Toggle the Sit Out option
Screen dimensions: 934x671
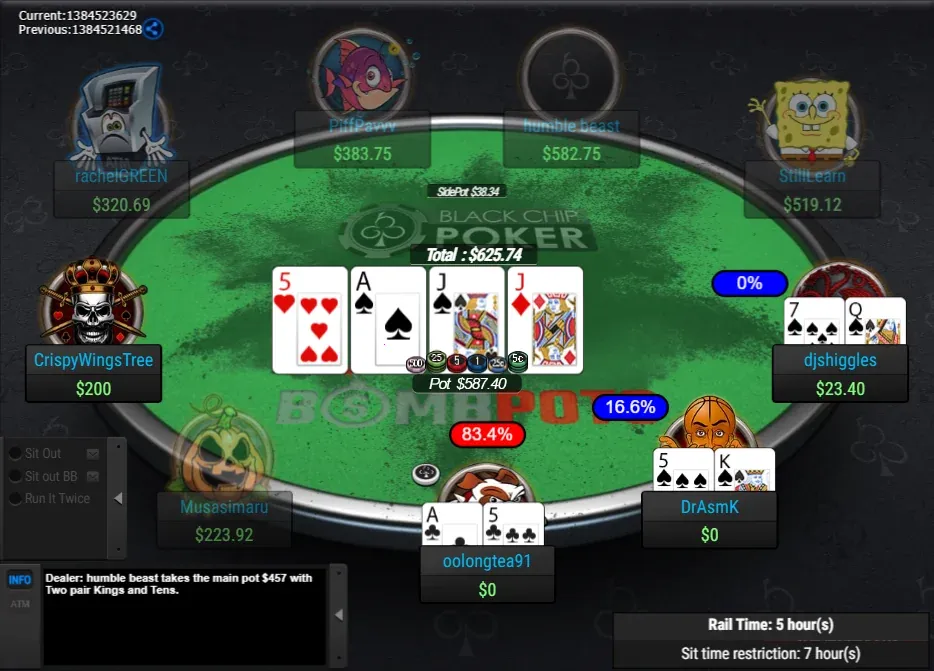pos(16,454)
